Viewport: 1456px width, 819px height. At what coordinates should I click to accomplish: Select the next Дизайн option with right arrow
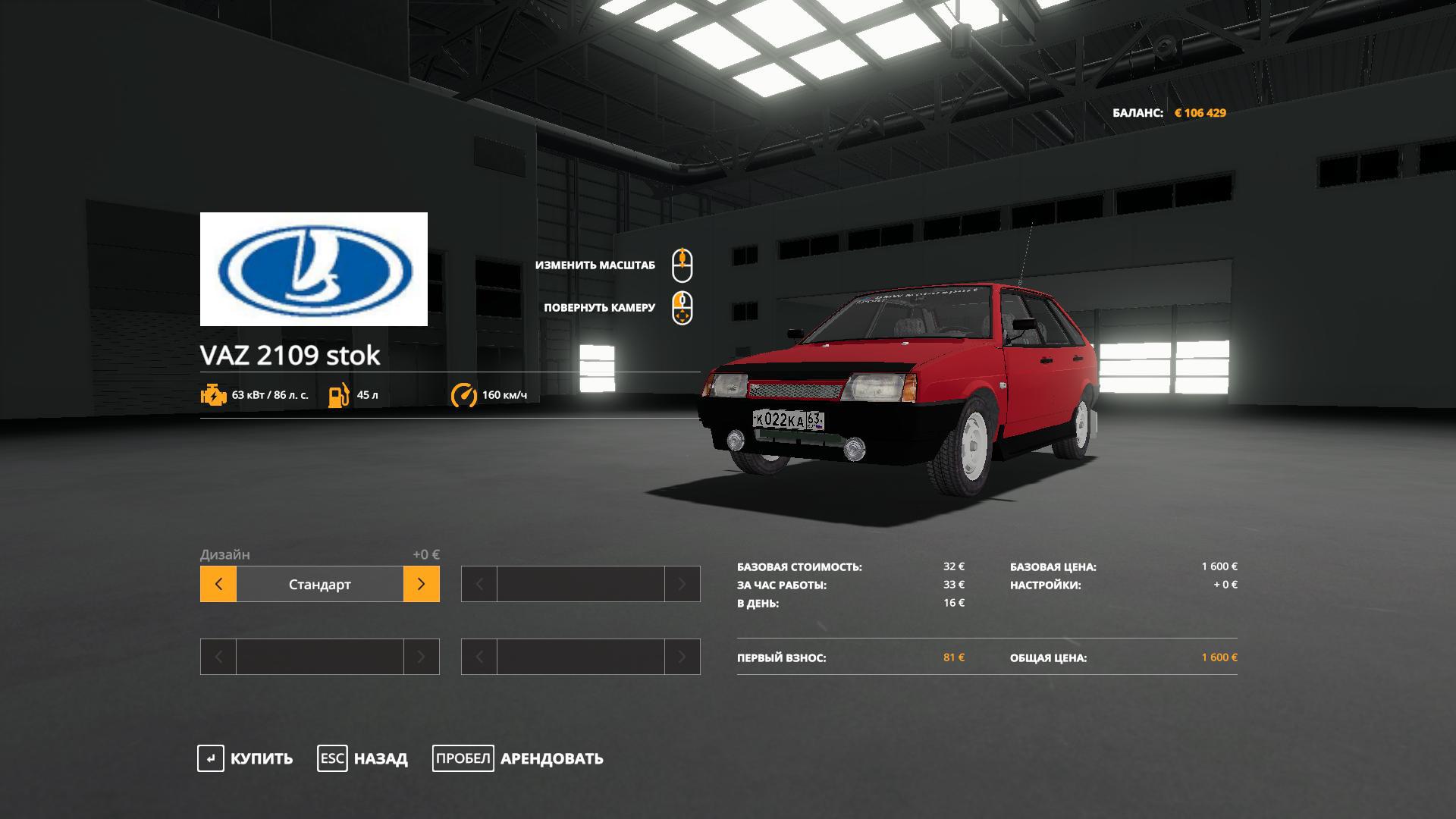pyautogui.click(x=422, y=584)
